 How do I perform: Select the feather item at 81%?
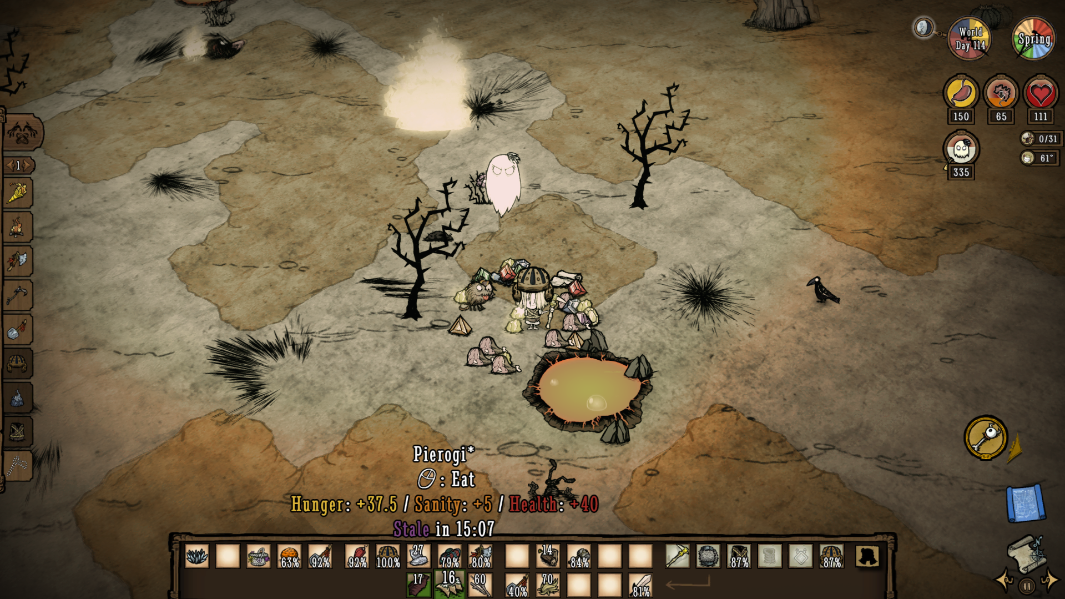point(641,585)
